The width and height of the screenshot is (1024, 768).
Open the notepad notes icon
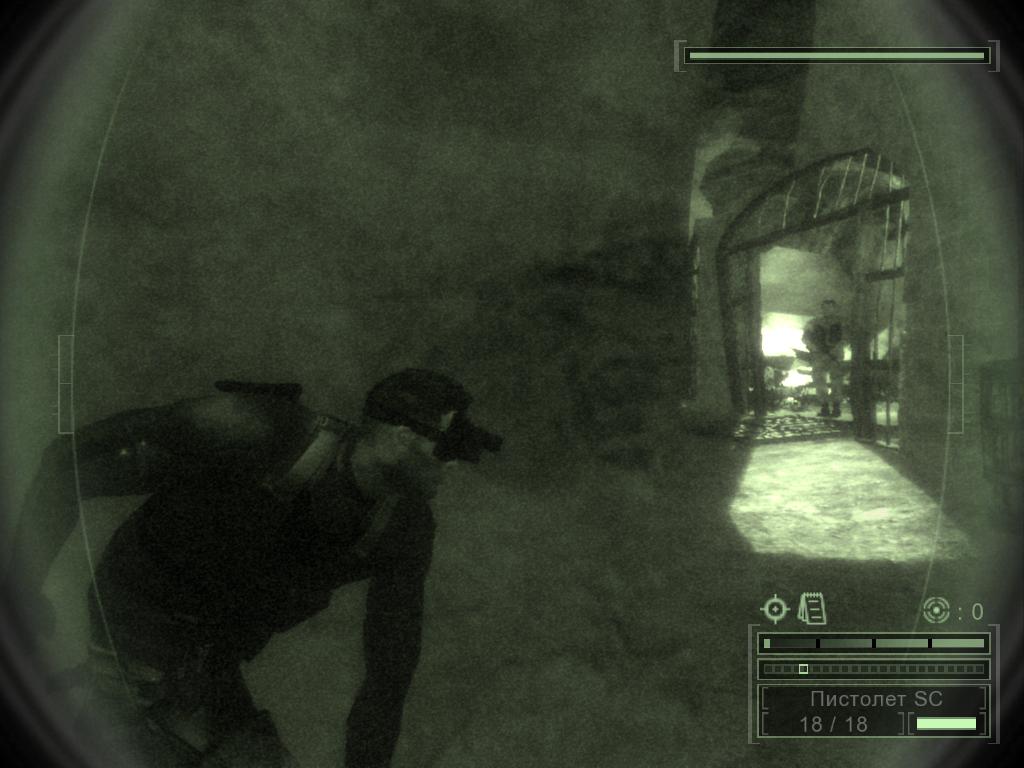pyautogui.click(x=811, y=608)
